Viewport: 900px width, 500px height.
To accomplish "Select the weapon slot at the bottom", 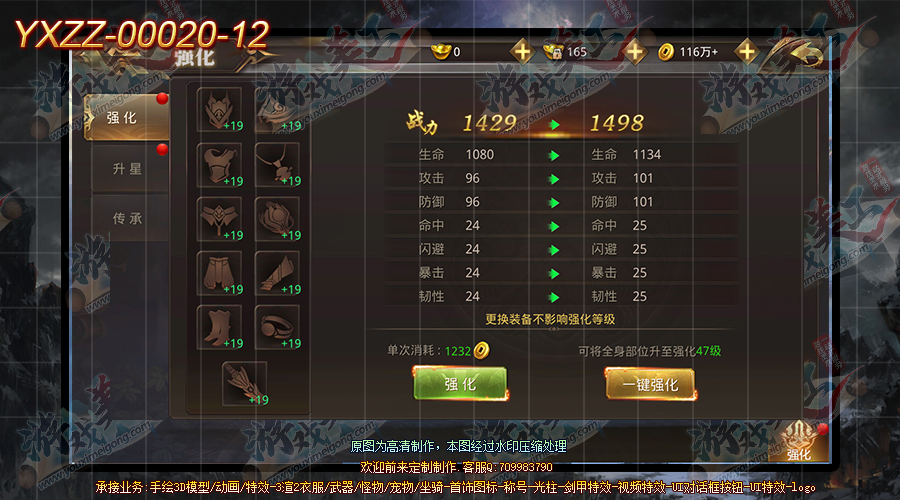I will point(245,382).
